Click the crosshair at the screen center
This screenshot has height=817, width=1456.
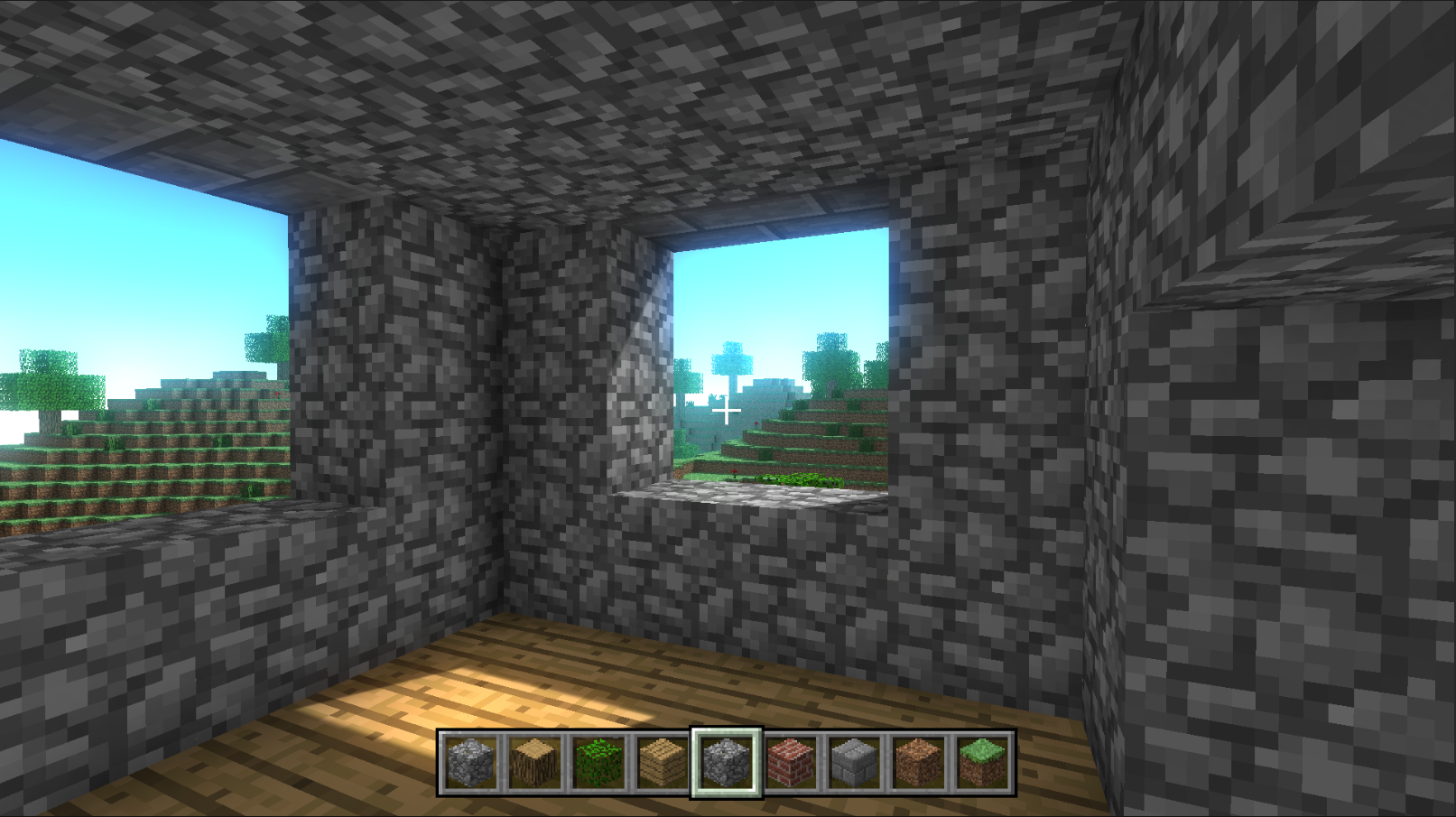click(728, 409)
